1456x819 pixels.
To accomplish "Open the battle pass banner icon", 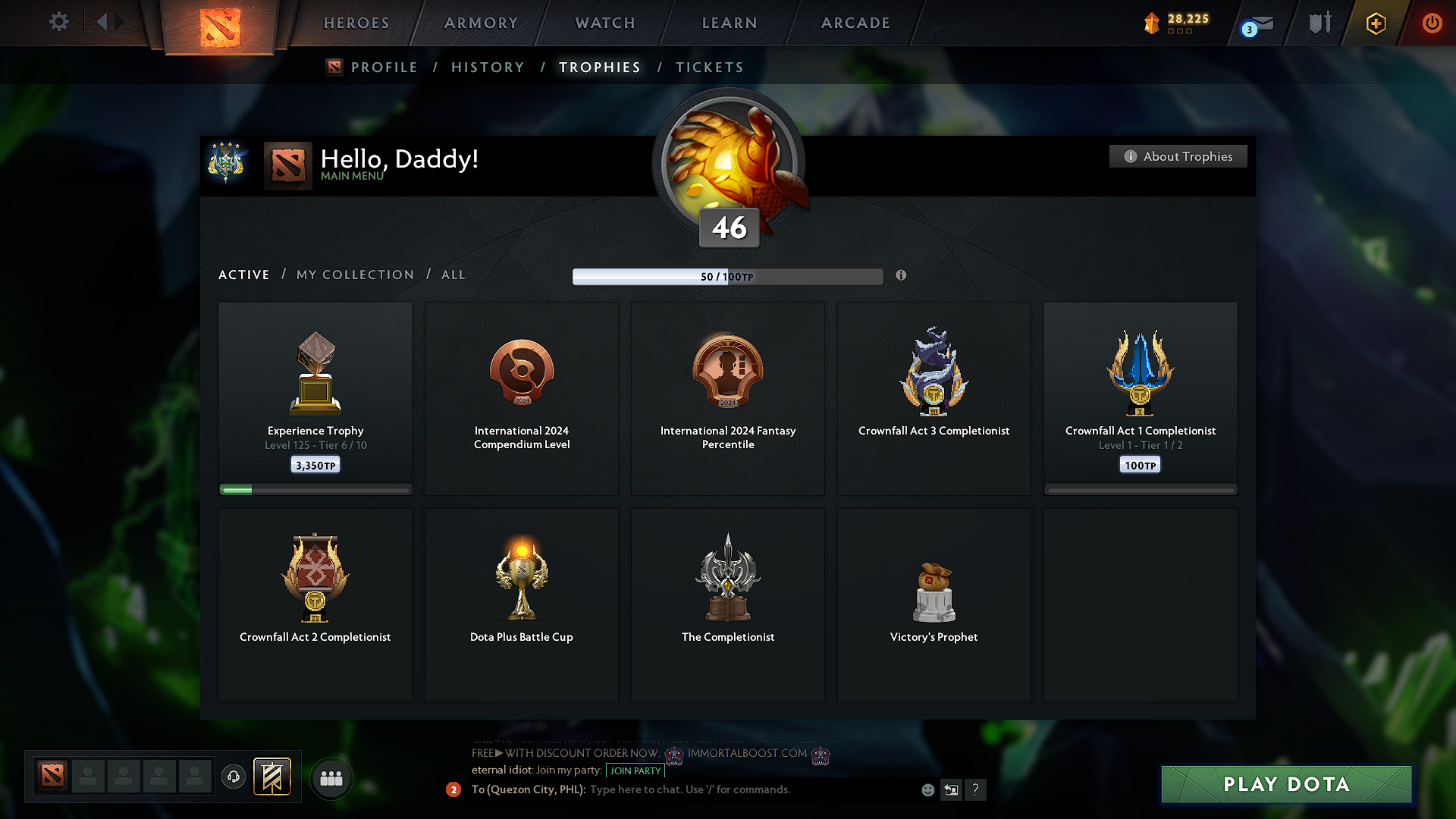I will (x=272, y=777).
